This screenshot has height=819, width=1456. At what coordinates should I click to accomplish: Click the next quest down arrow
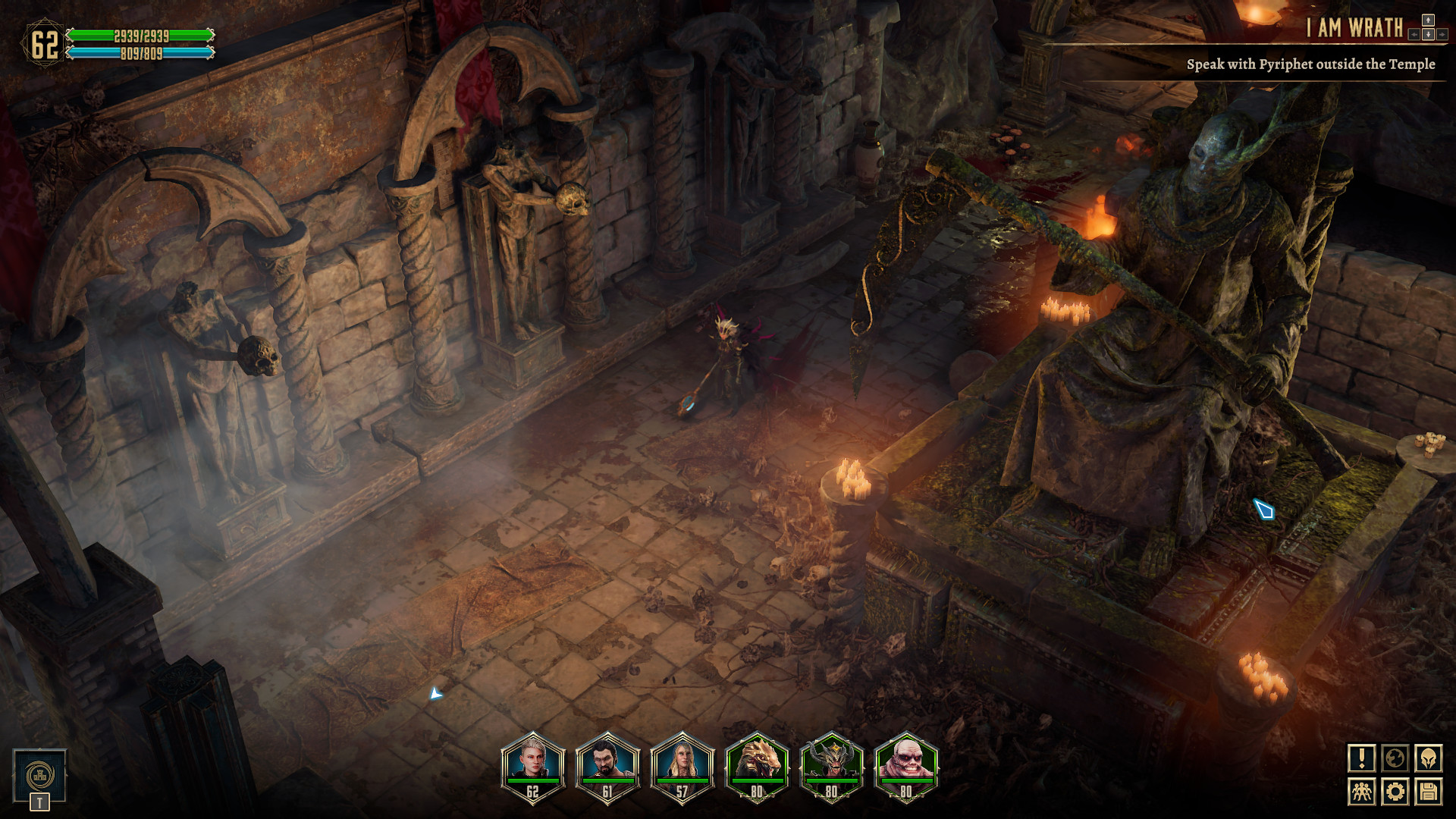(1428, 35)
